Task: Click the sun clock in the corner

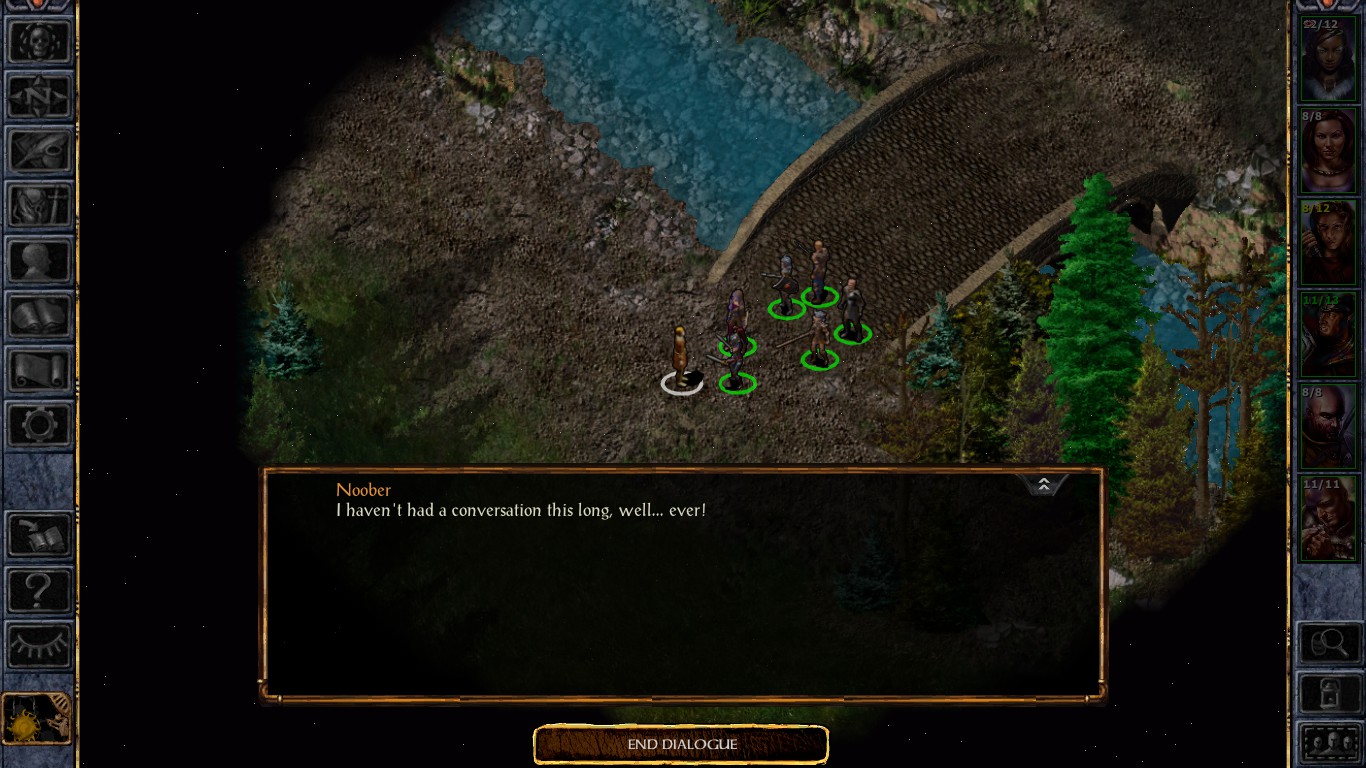Action: coord(36,719)
